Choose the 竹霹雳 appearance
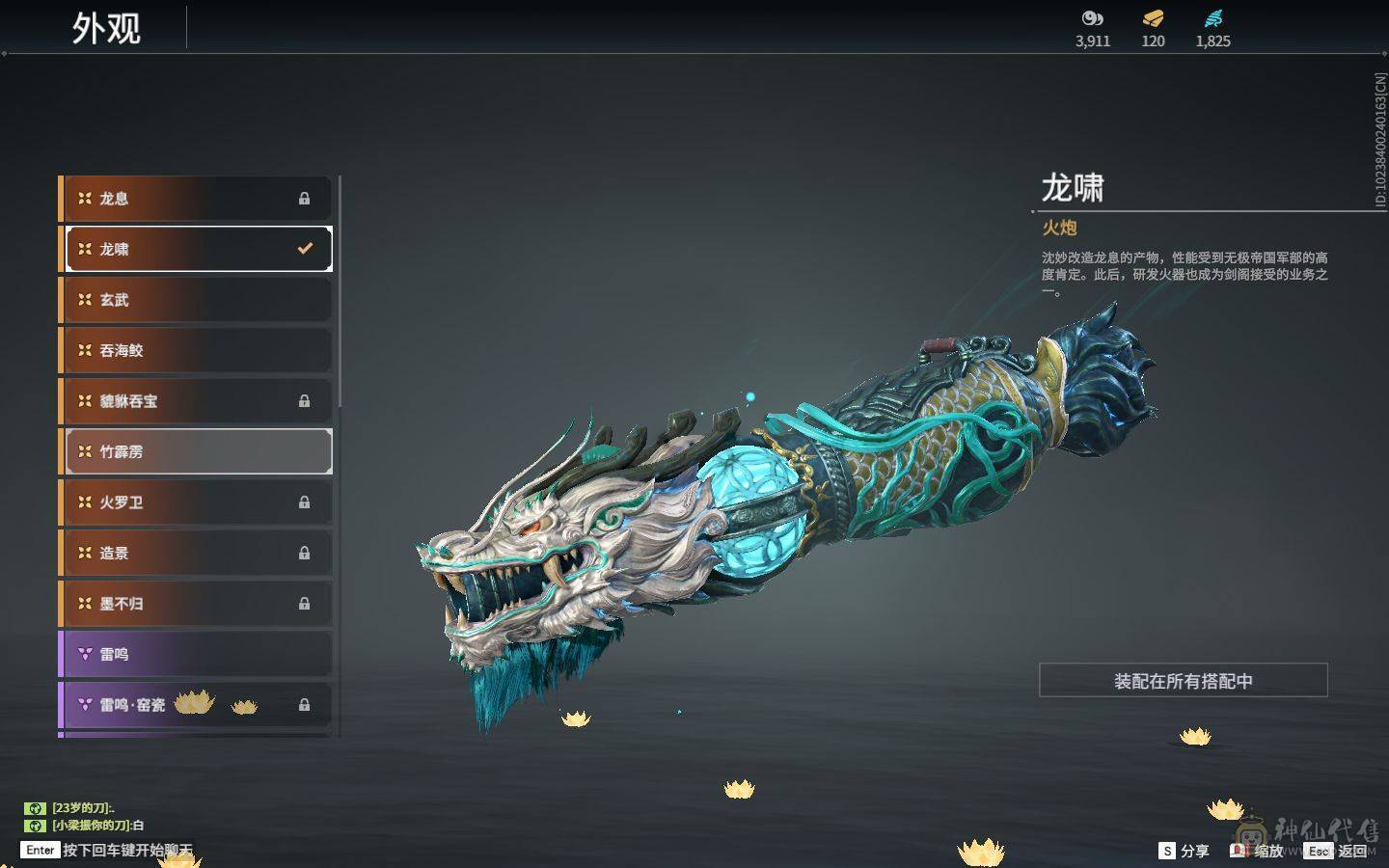Viewport: 1389px width, 868px height. [x=197, y=451]
